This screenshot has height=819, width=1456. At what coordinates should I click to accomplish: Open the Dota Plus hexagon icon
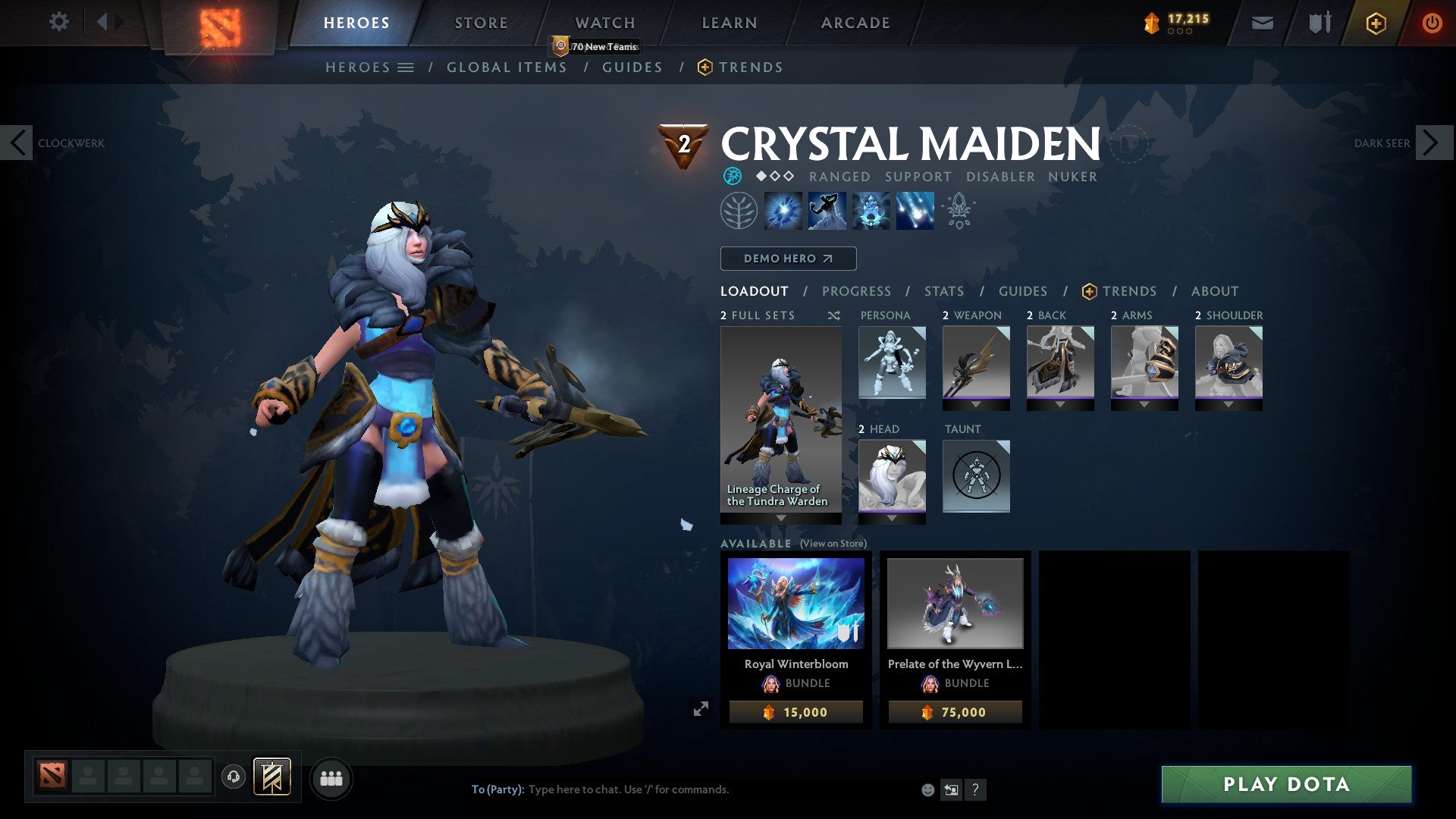pos(1375,23)
